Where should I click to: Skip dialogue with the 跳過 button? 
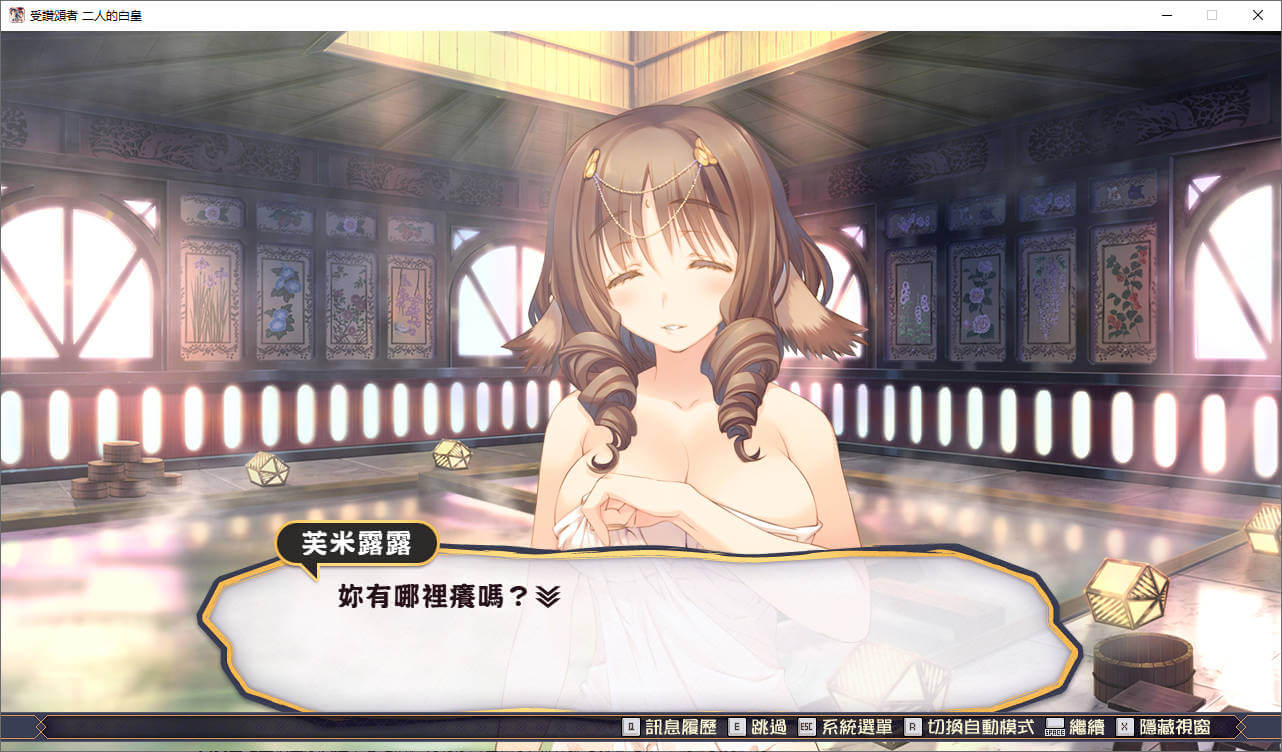(756, 727)
